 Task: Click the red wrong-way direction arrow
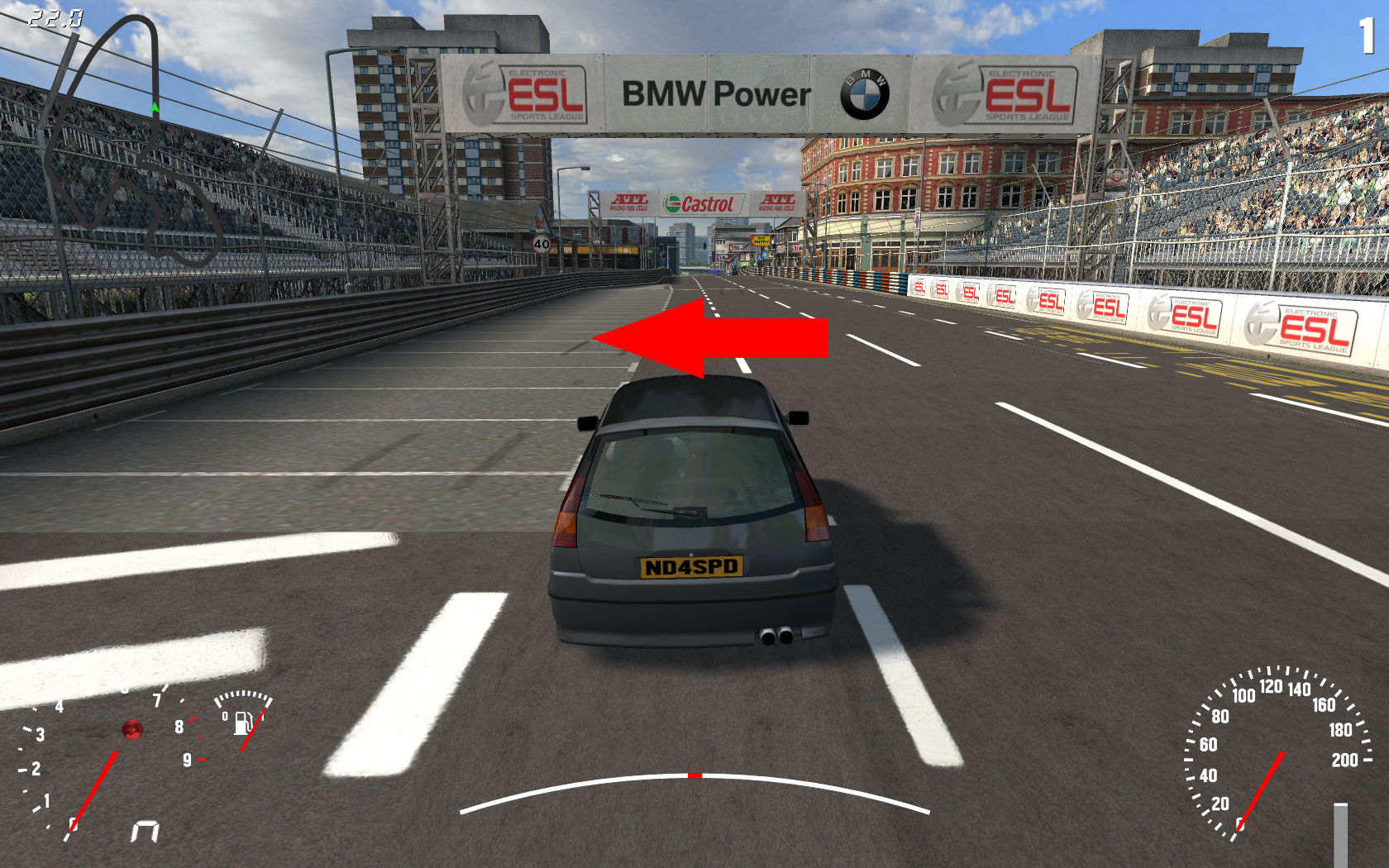click(x=711, y=338)
